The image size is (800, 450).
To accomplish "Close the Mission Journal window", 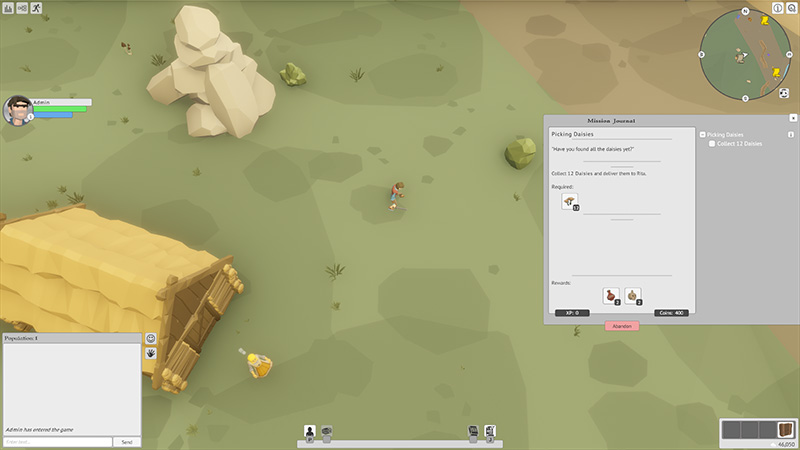I will tap(793, 118).
